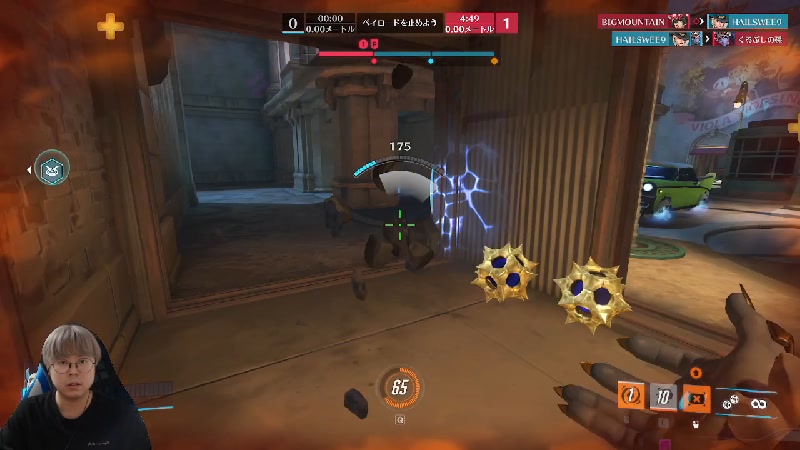Image resolution: width=800 pixels, height=450 pixels.
Task: Click the weapon icon beside the infinity symbol
Action: pyautogui.click(x=733, y=401)
